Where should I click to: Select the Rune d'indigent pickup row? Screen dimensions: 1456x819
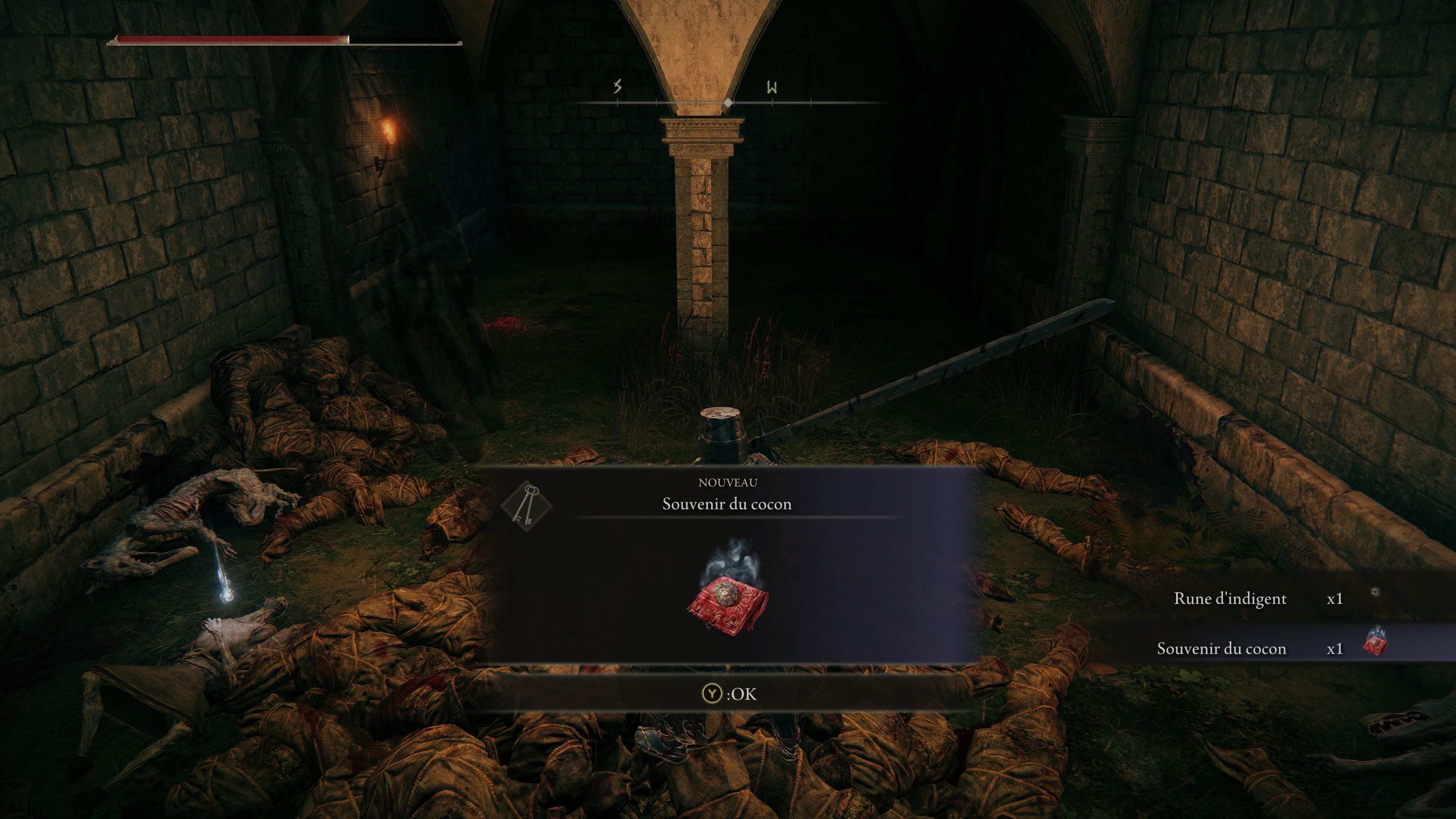(1272, 599)
